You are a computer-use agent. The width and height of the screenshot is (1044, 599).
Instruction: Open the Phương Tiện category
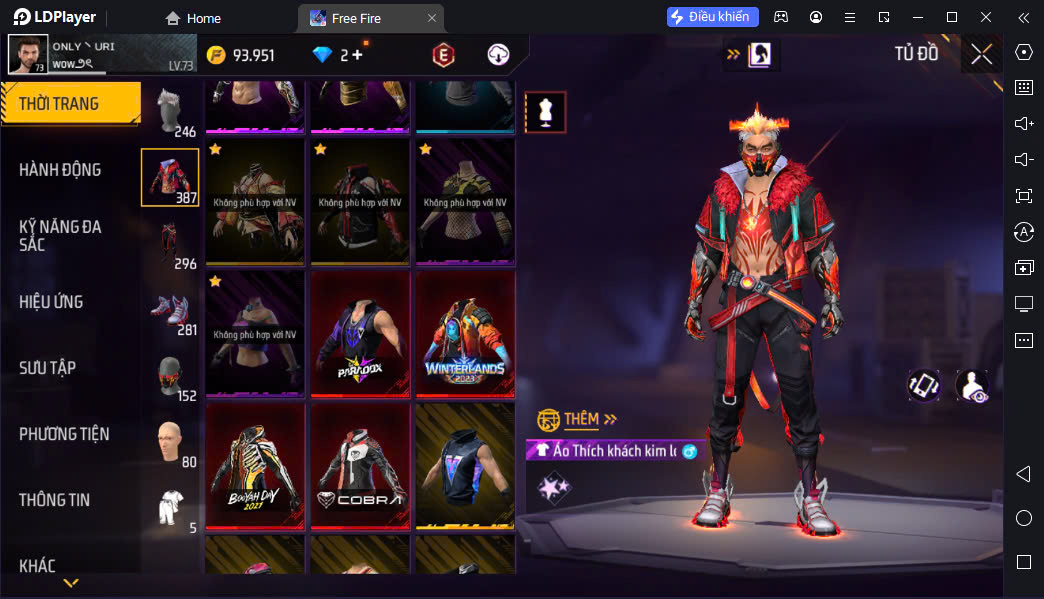pos(64,434)
